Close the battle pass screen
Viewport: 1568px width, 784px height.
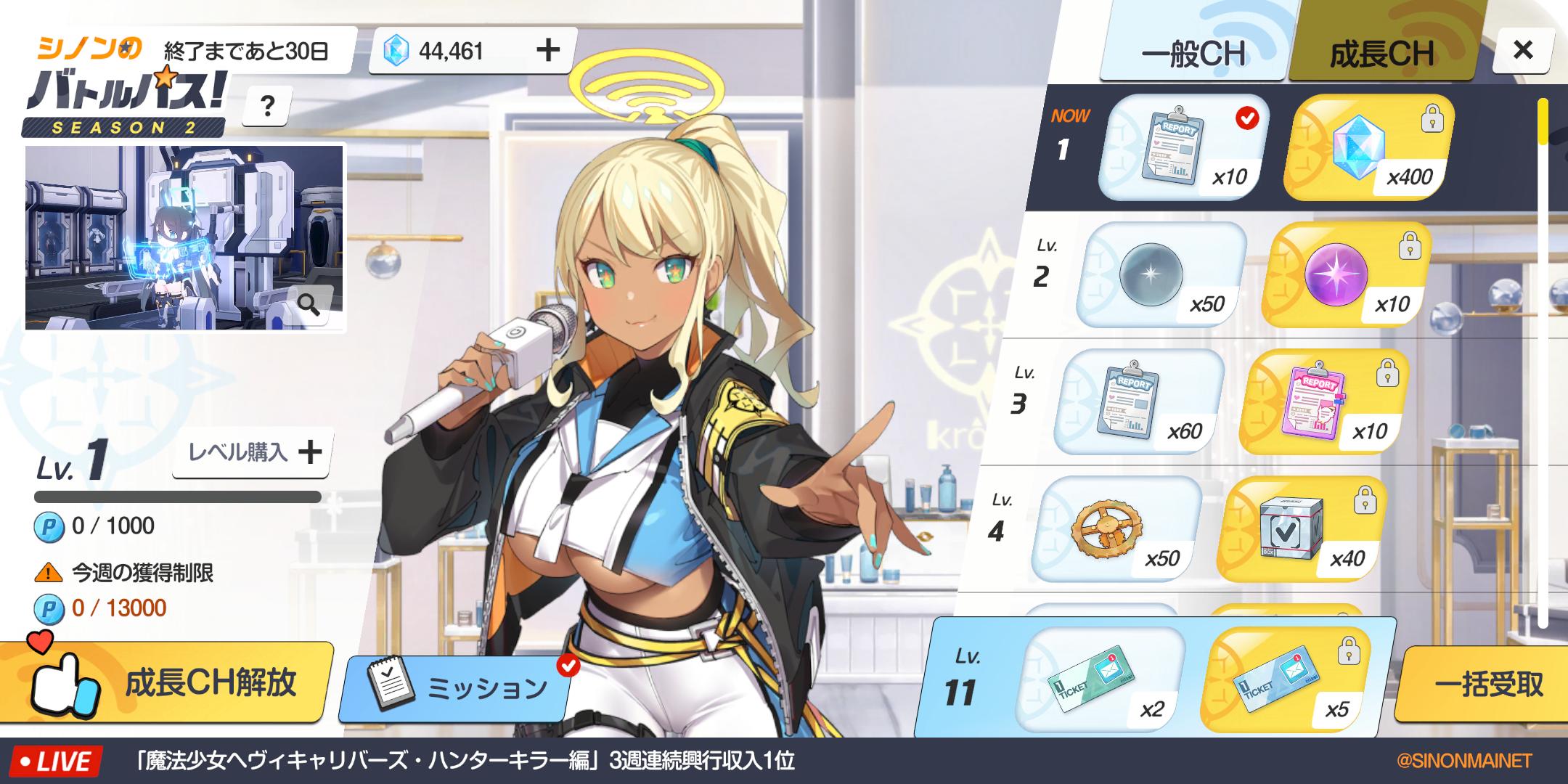tap(1522, 50)
